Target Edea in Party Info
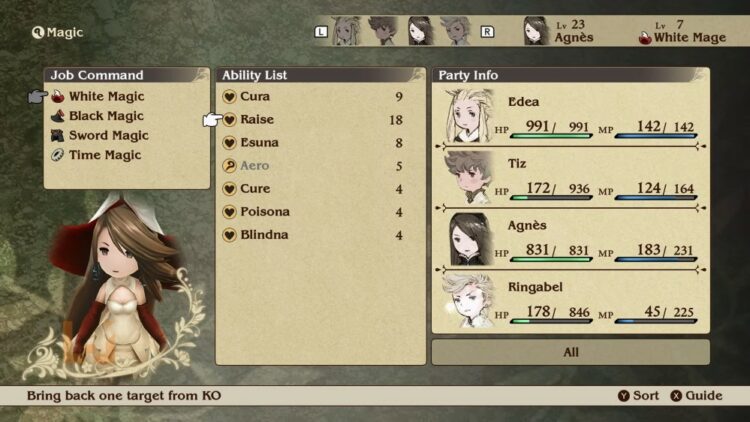Image resolution: width=750 pixels, height=422 pixels. coord(570,117)
